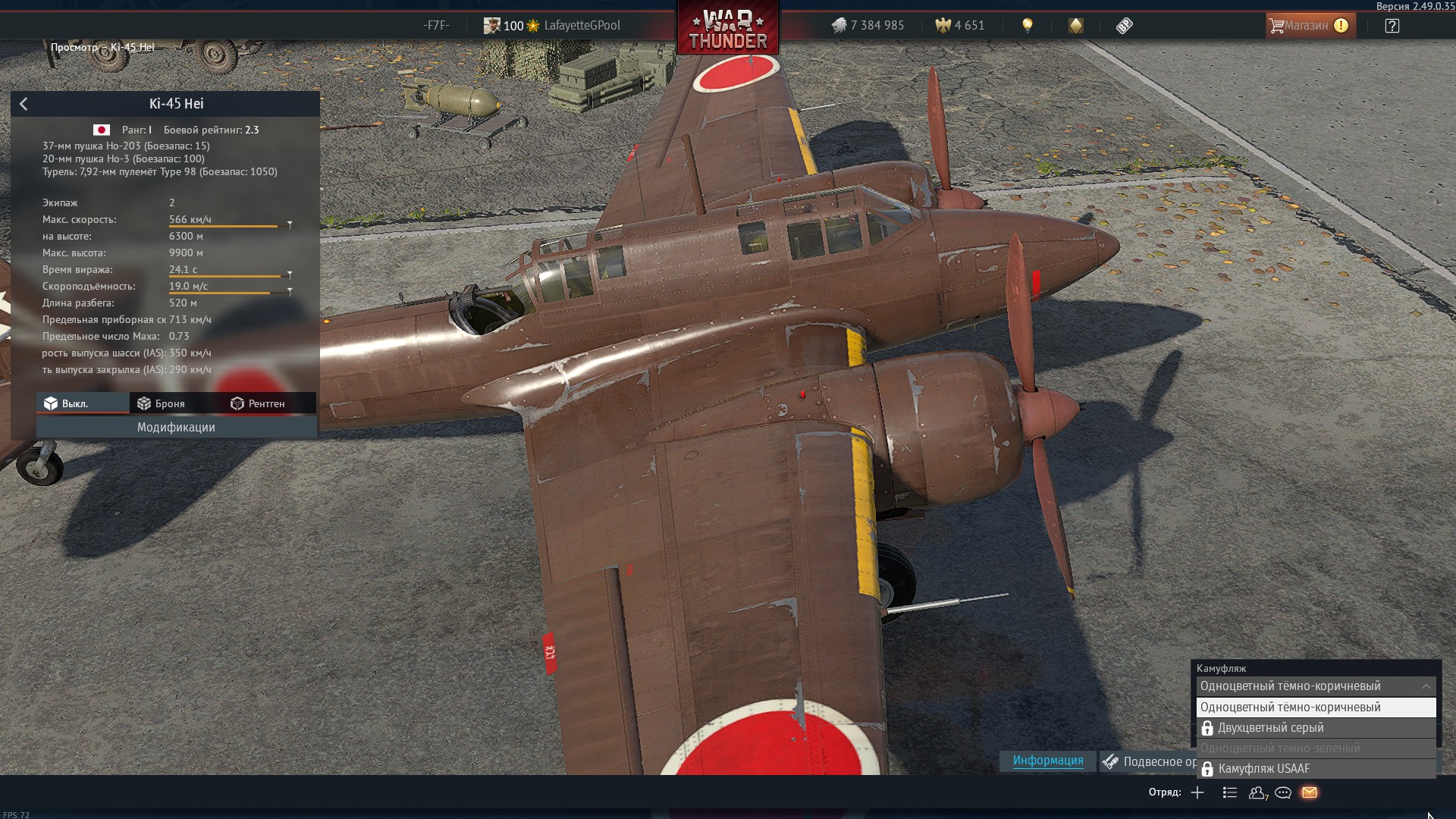Open the Модификации panel
This screenshot has width=1456, height=819.
(x=176, y=428)
